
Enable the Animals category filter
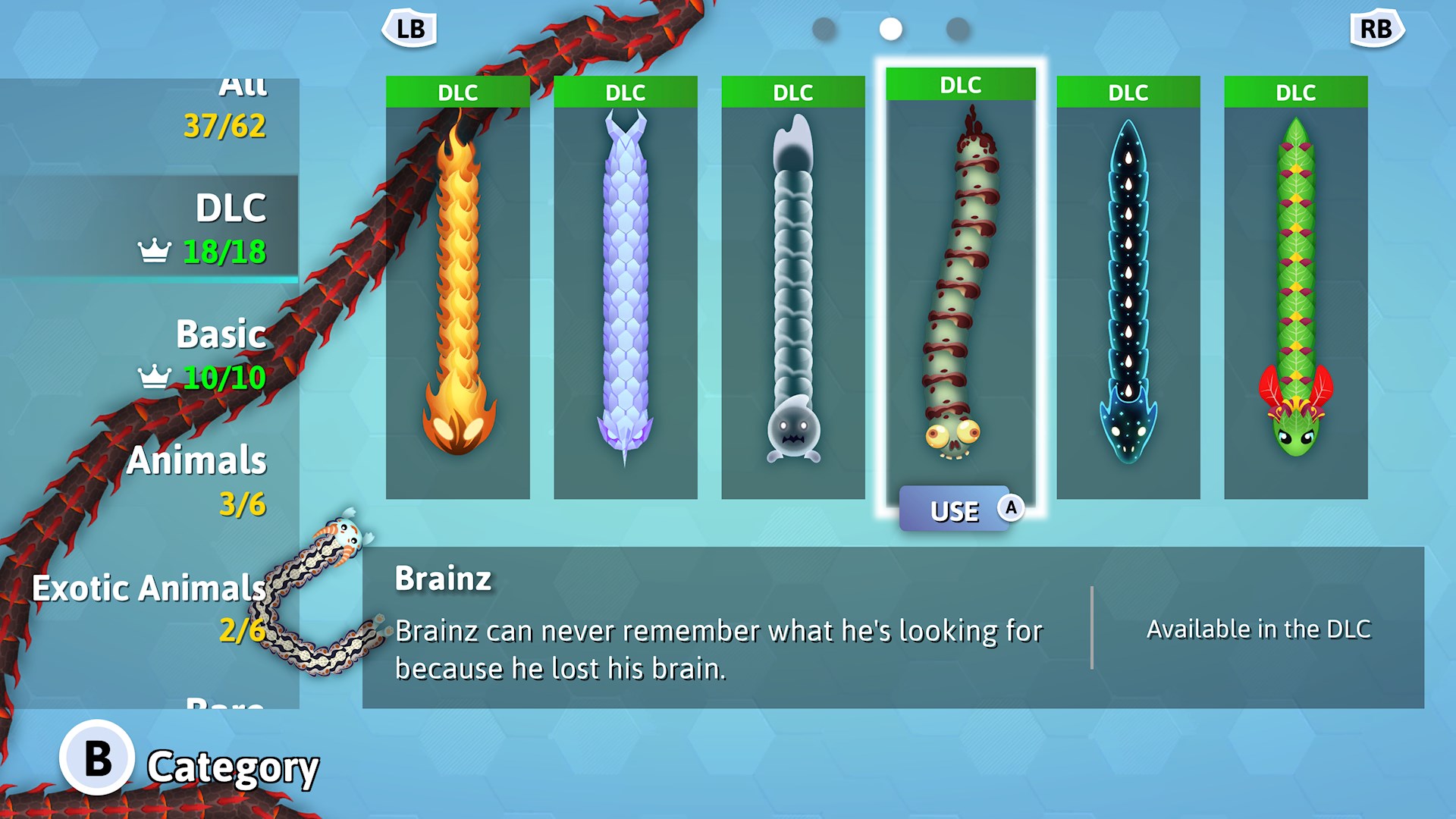198,461
